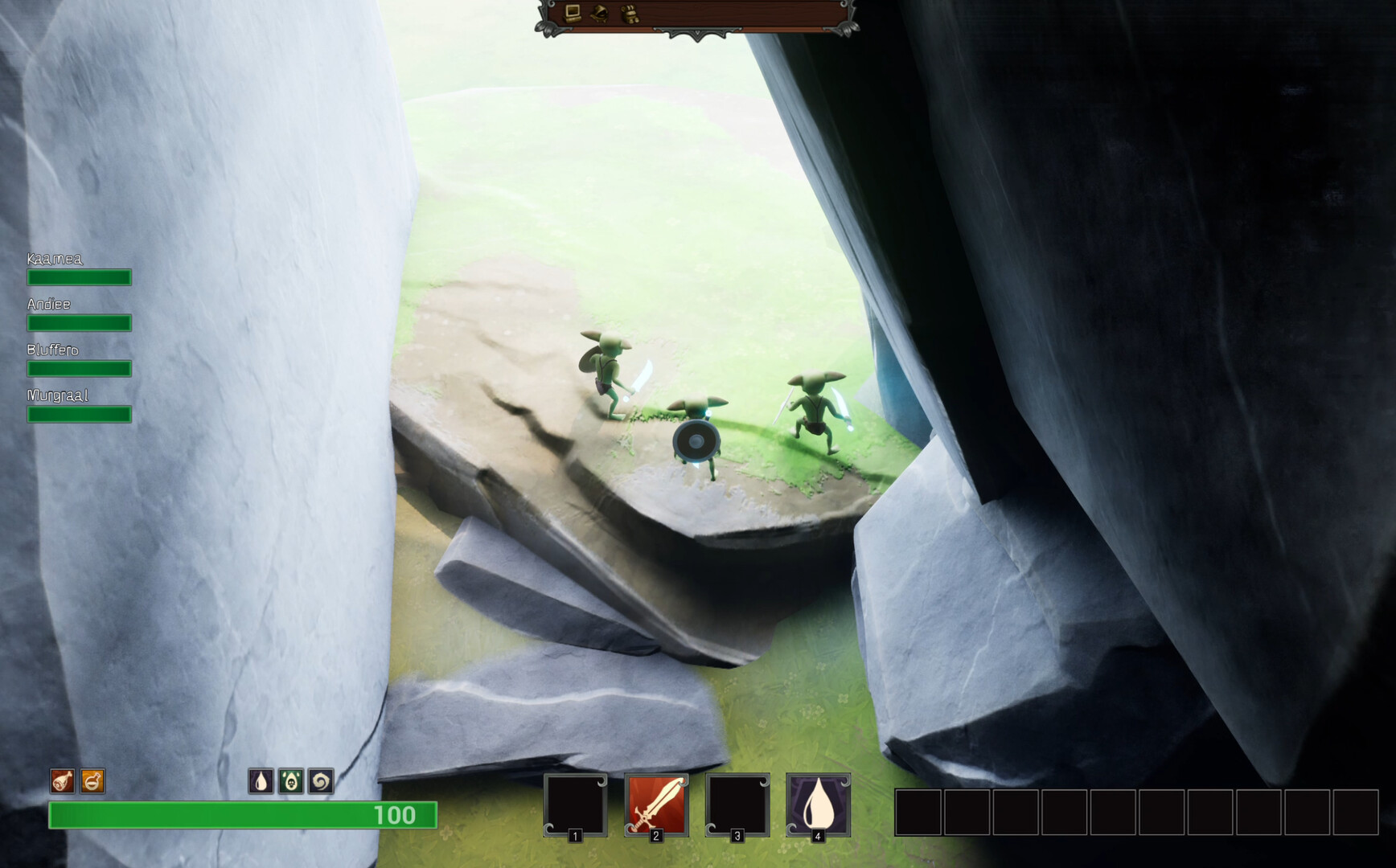Viewport: 1396px width, 868px height.
Task: Click the shield-carrying goblin enemy
Action: (x=698, y=438)
